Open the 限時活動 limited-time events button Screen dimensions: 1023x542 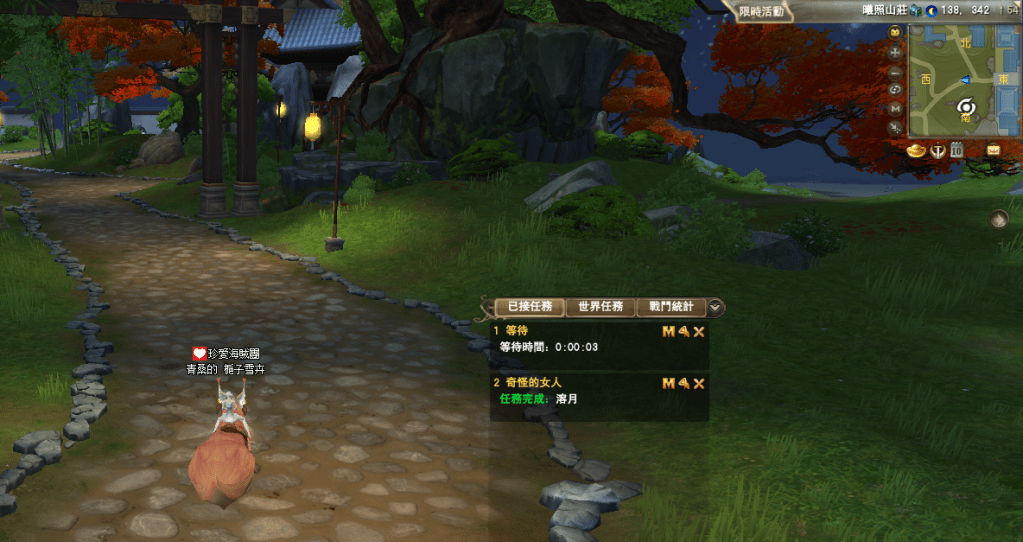(x=762, y=12)
